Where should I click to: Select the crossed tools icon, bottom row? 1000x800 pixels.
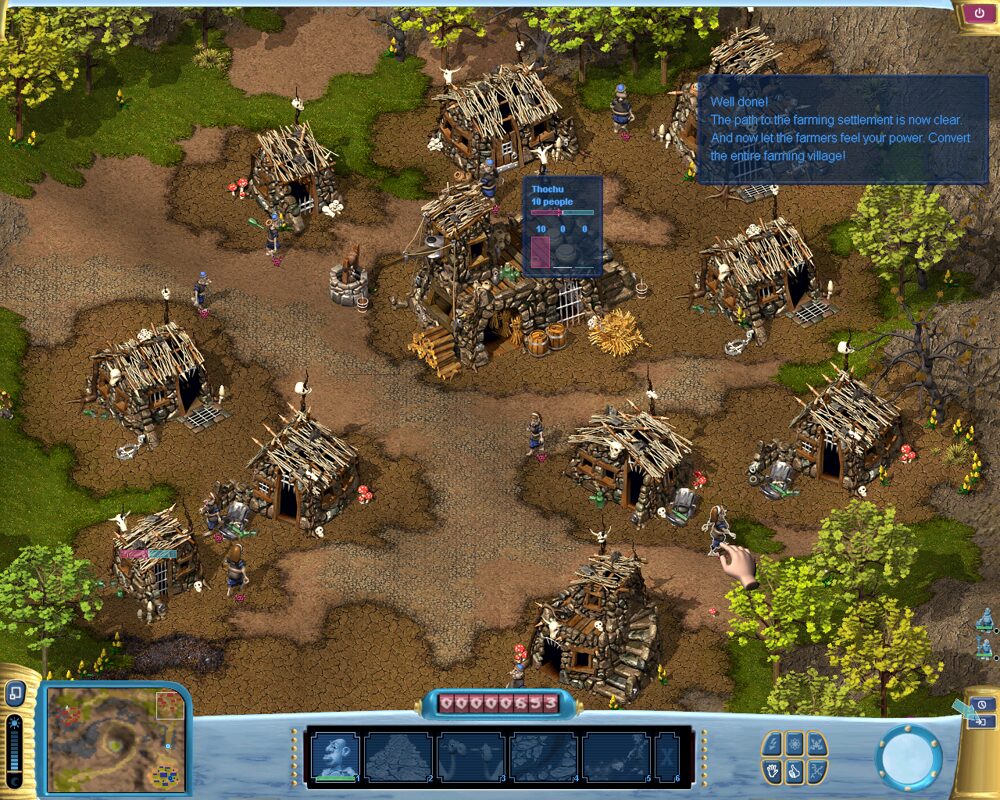818,770
